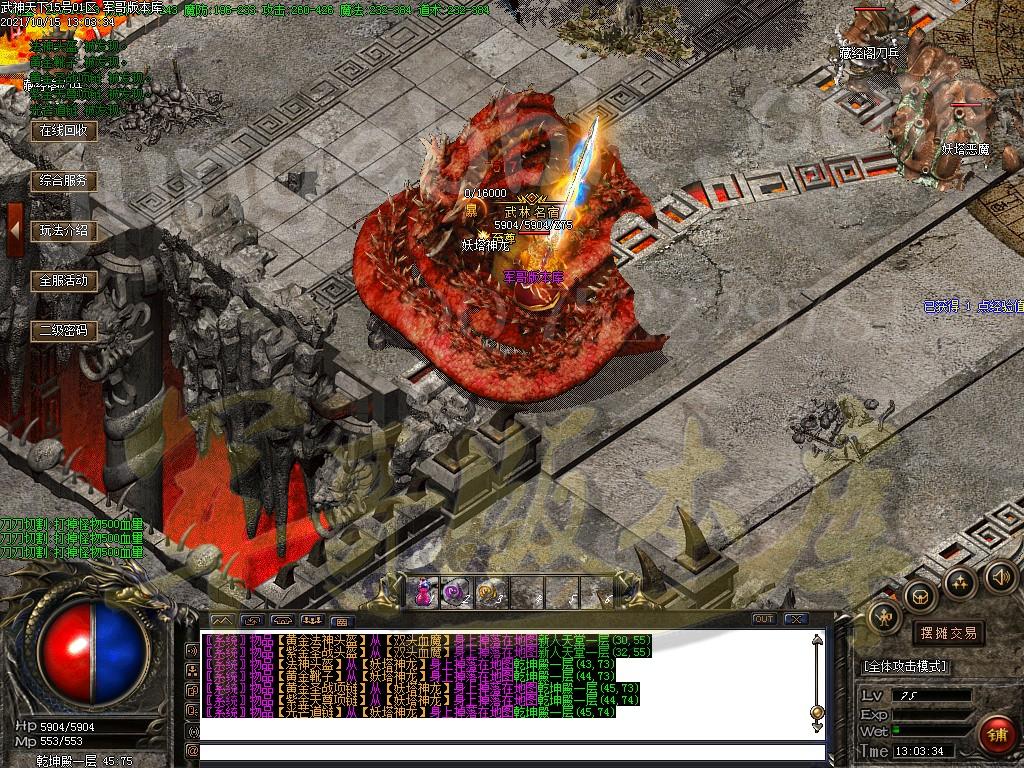Select the purple swirl item in the hotbar
This screenshot has width=1024, height=768.
click(457, 592)
